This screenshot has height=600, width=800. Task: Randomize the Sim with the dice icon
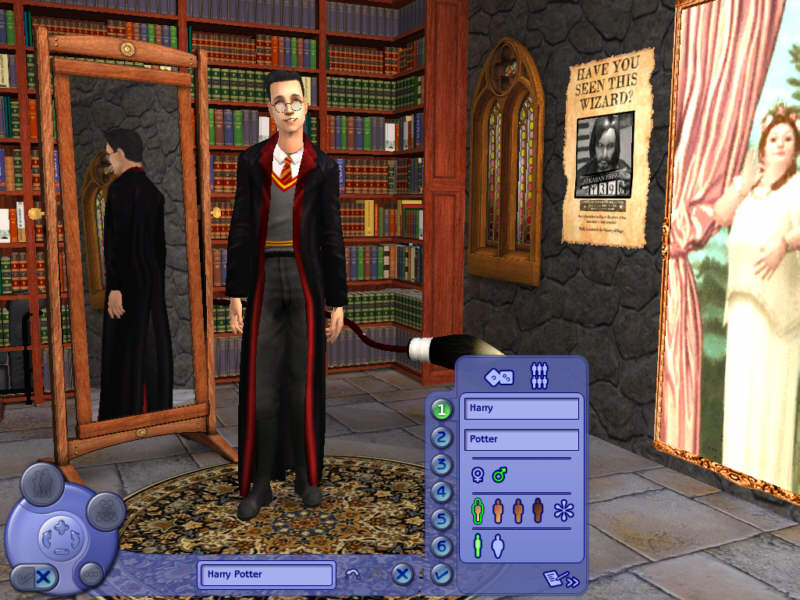pos(498,377)
